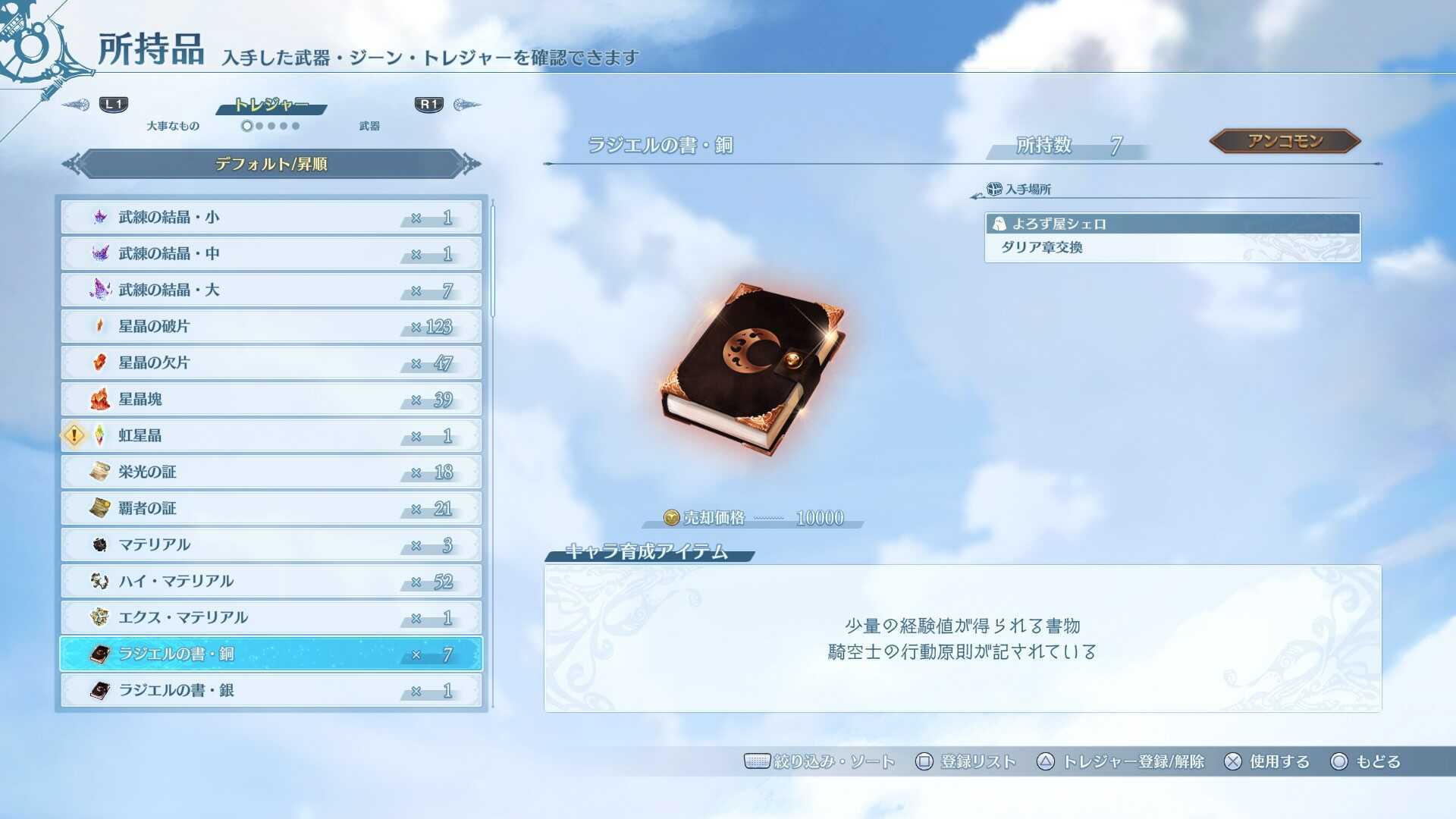Screen dimensions: 1456x819
Task: Click the exclamation alert badge on 虹星晶
Action: pos(74,435)
